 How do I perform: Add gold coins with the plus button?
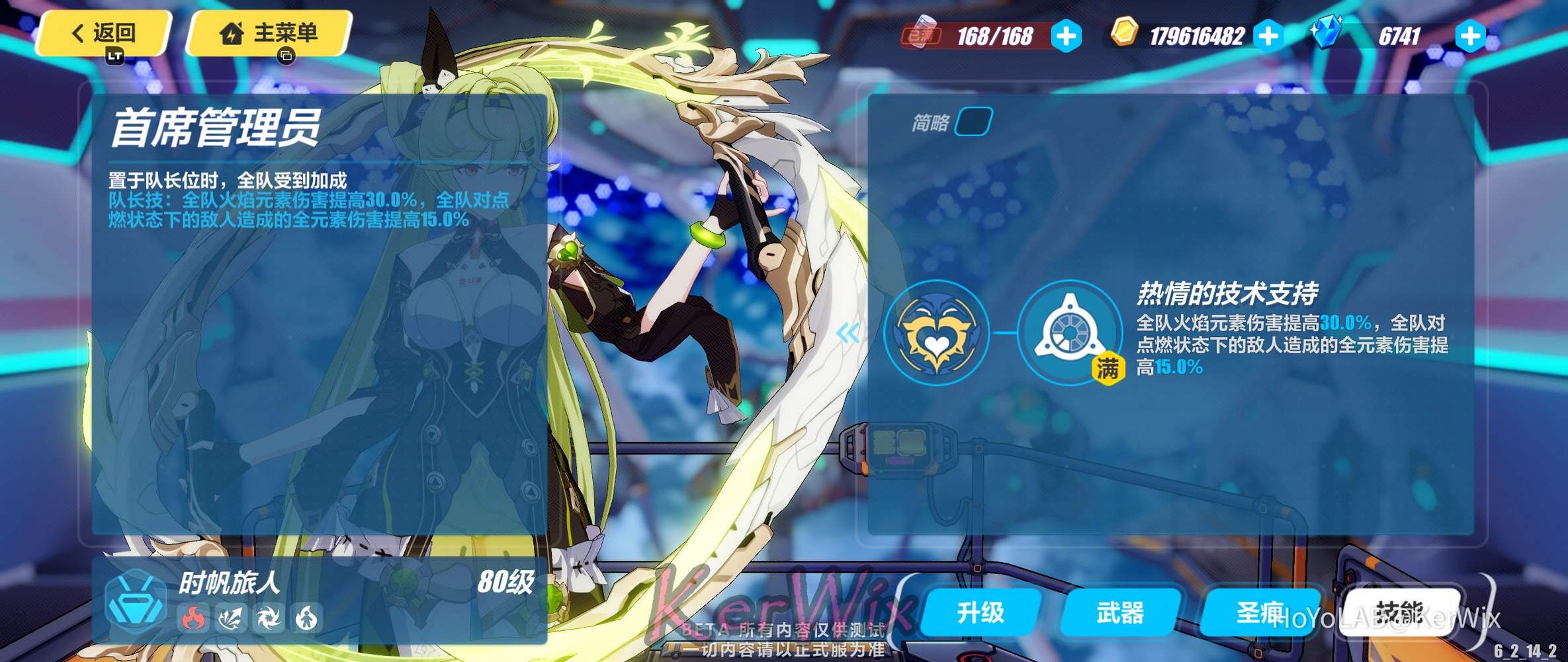point(1268,36)
